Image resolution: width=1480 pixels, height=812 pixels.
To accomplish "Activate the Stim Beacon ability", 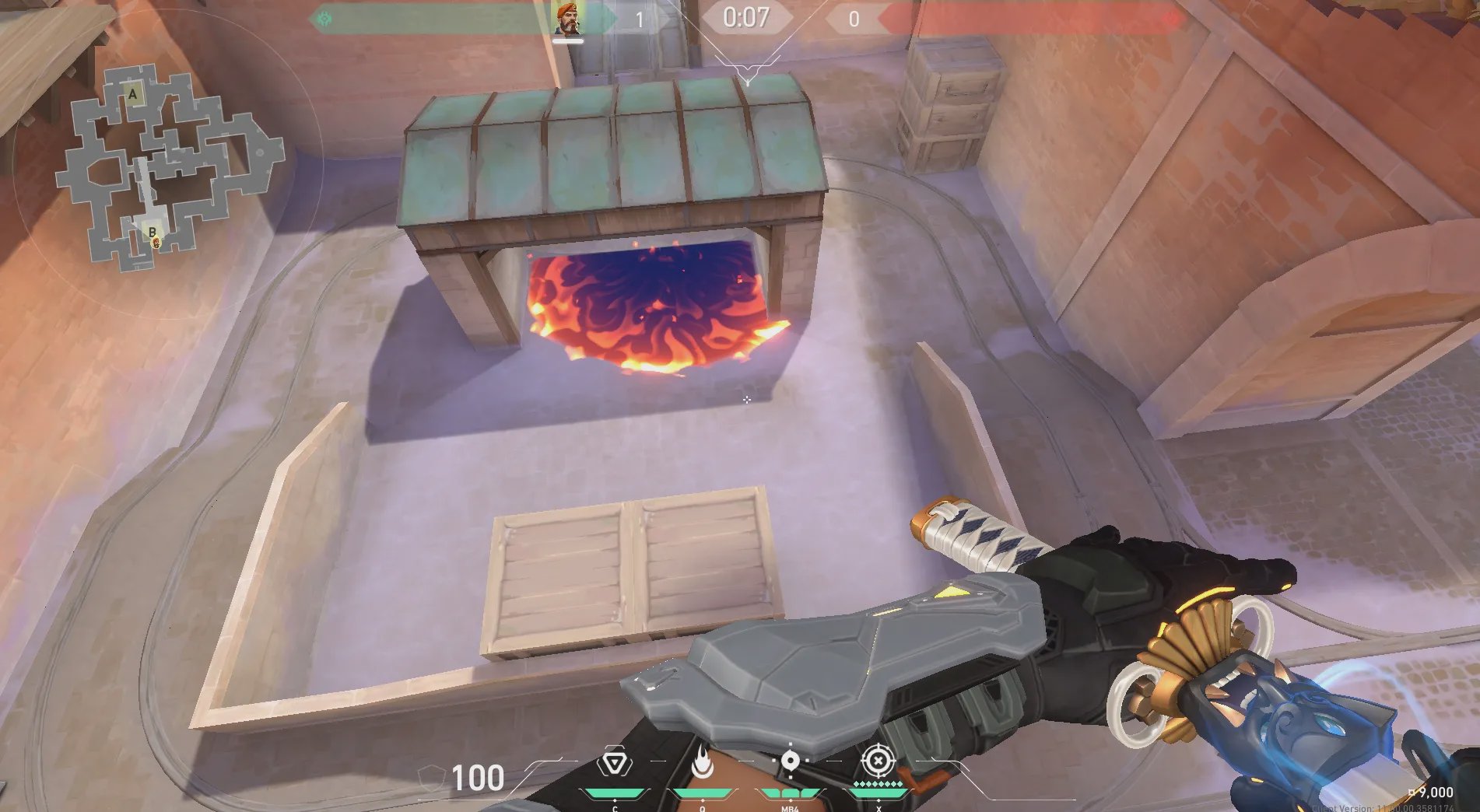I will 614,764.
